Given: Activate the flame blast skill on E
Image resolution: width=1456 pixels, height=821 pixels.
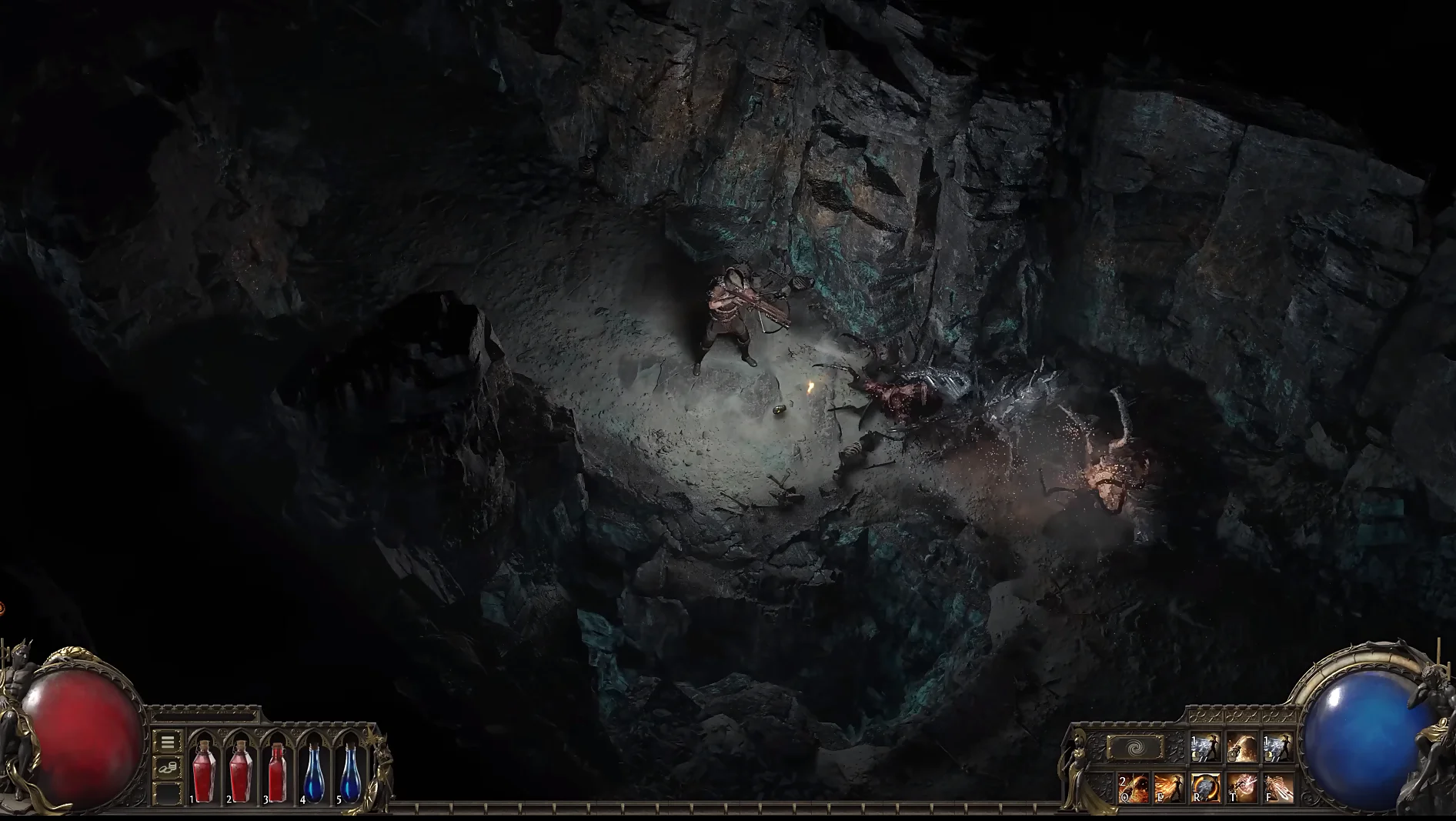Looking at the screenshot, I should tap(1168, 789).
